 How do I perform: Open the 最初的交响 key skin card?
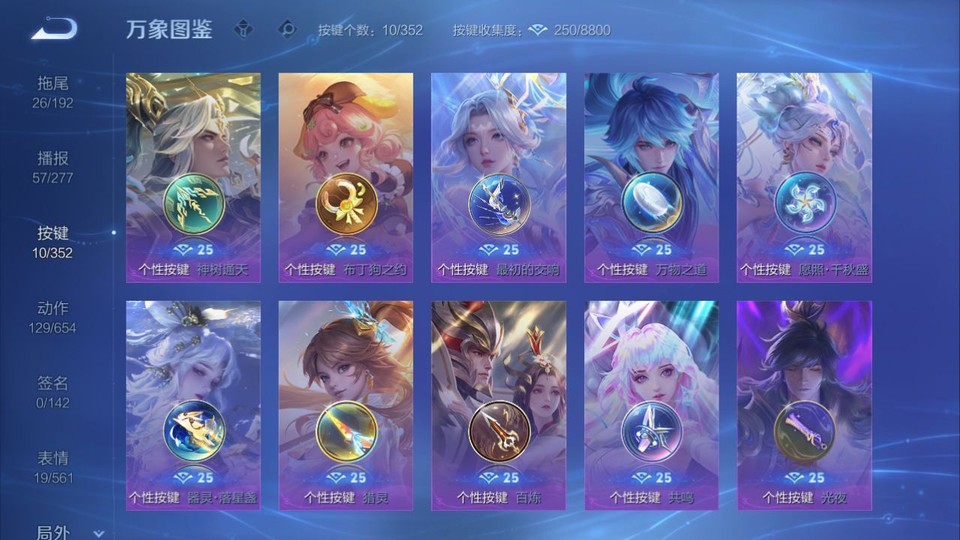coord(499,177)
